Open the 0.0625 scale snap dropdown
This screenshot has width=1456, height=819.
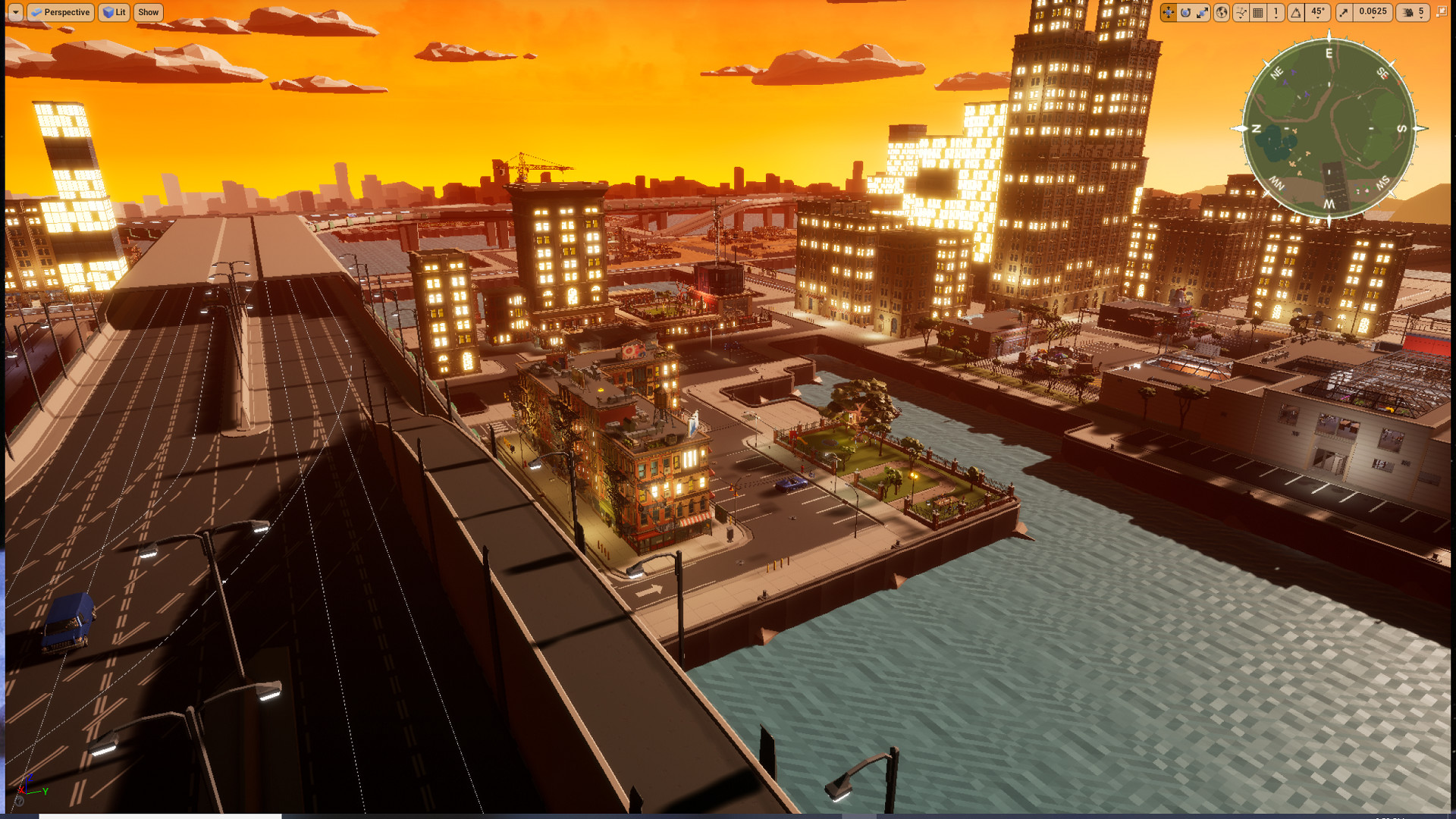[x=1373, y=12]
